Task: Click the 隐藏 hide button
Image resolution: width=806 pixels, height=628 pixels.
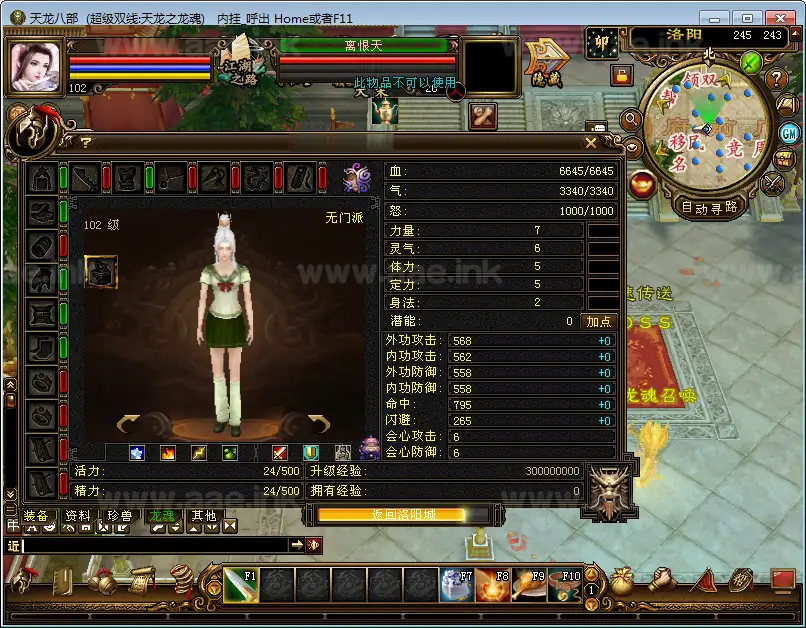Action: click(x=546, y=62)
